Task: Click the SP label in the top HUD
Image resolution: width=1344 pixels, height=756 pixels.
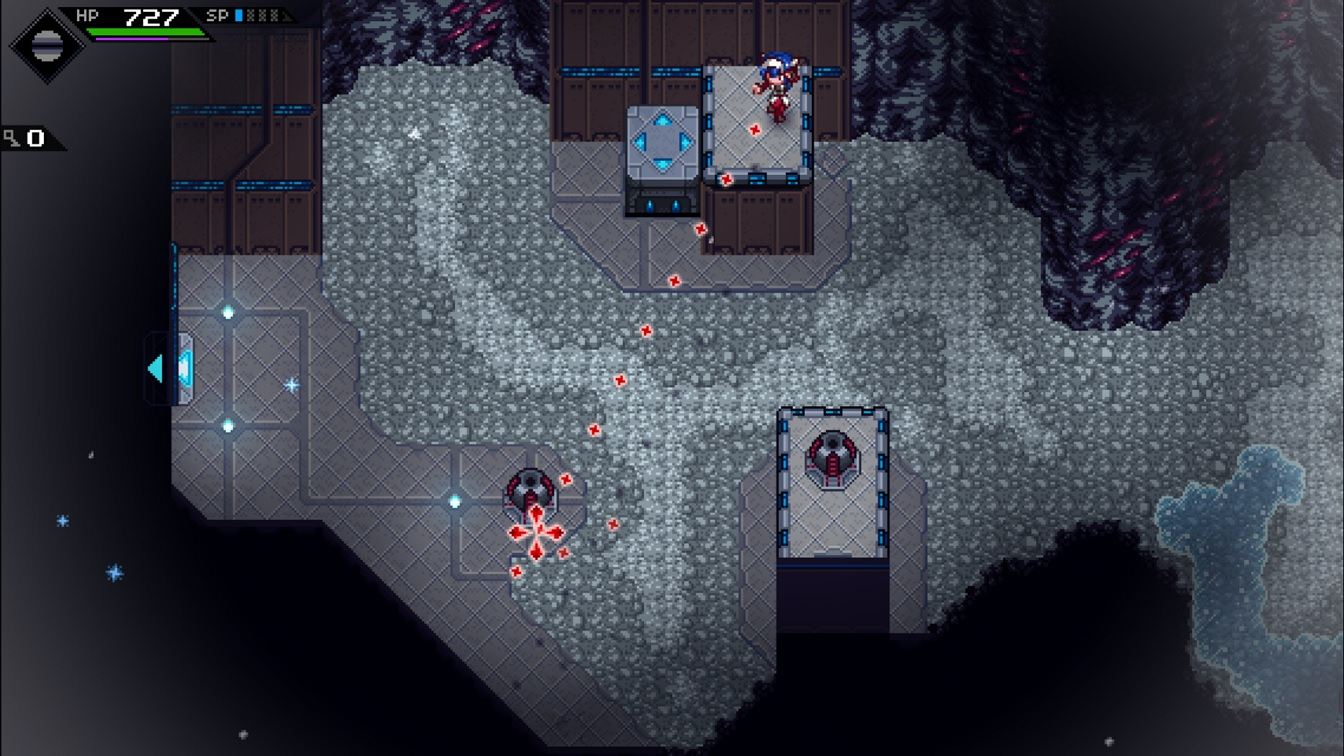Action: [218, 15]
